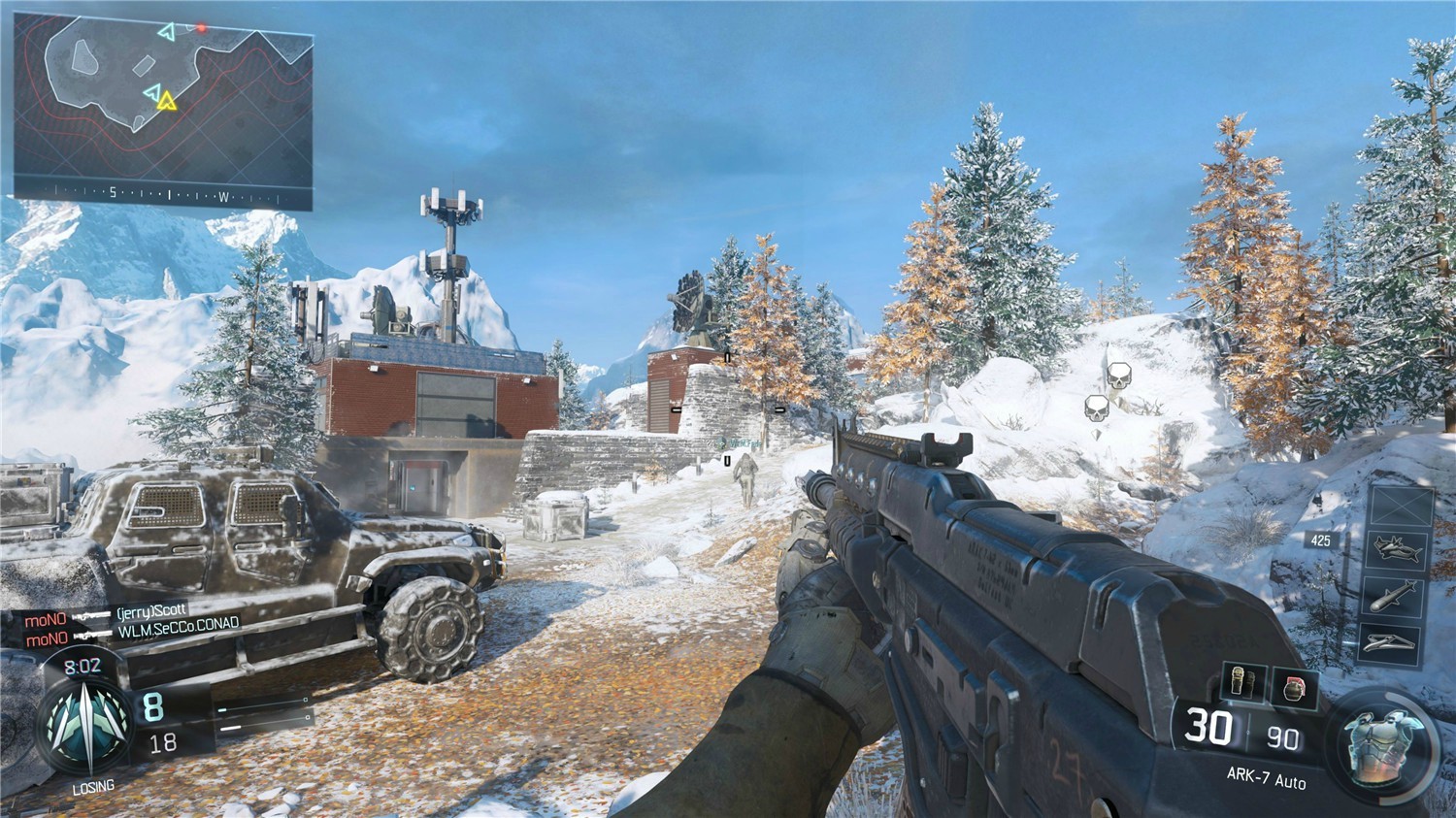
Task: Select the Talon scorestreak icon
Action: [1399, 549]
